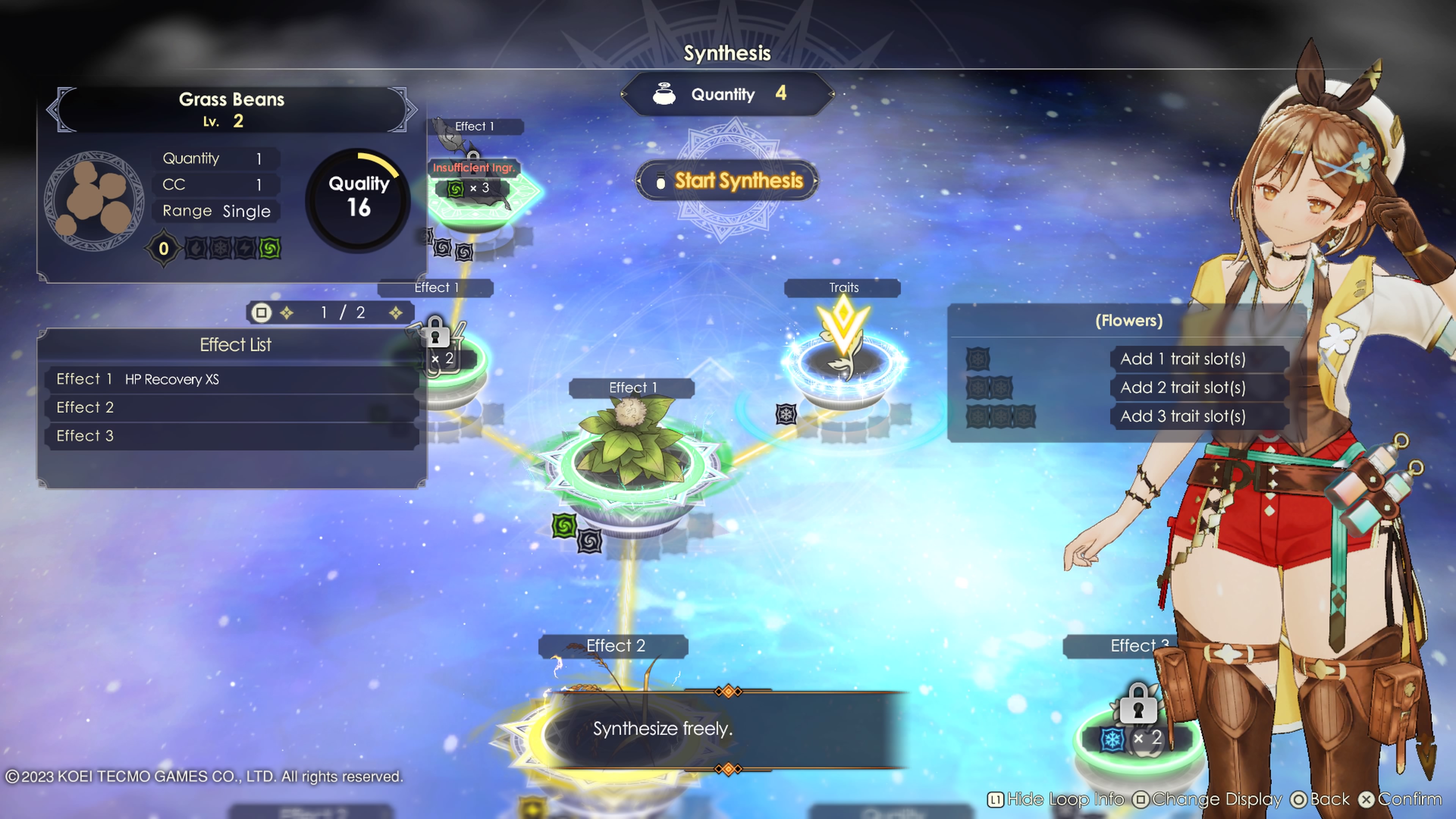Choose the Add 3 trait slot(s) row
1456x819 pixels.
[x=1183, y=417]
